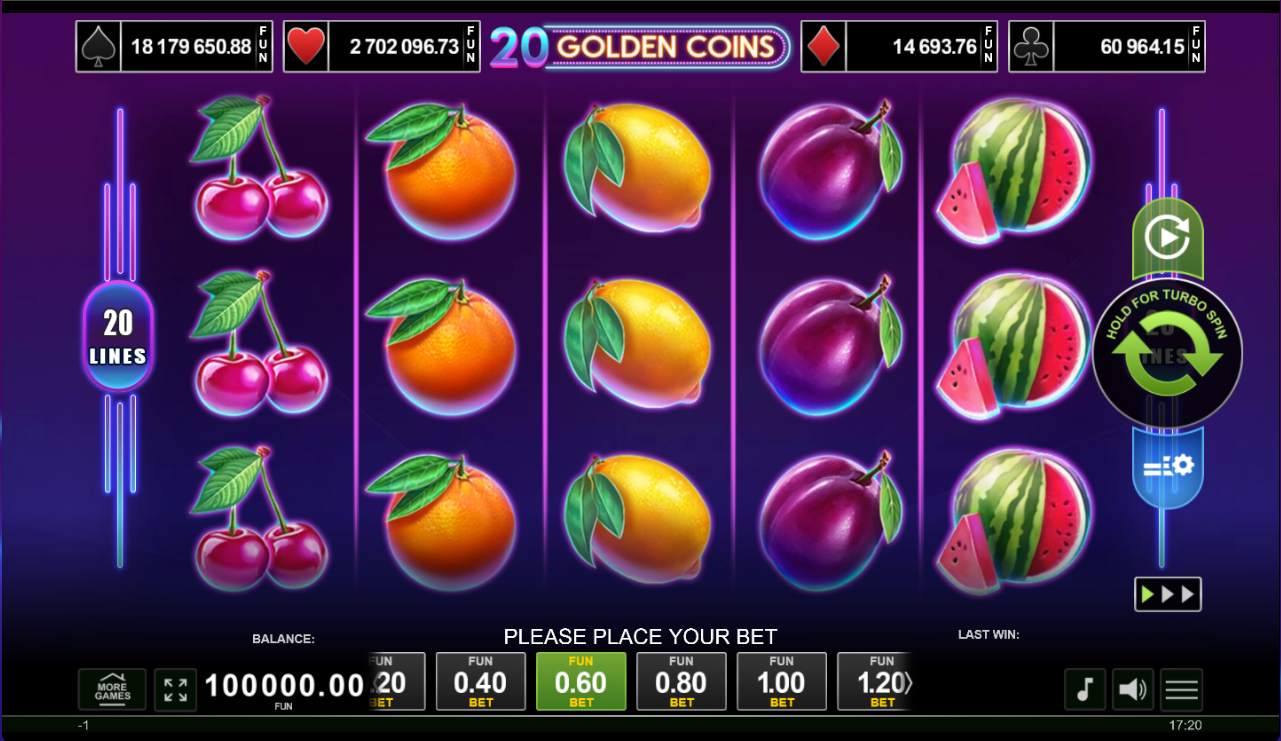Open the hamburger menu
Viewport: 1281px width, 741px height.
(x=1181, y=690)
